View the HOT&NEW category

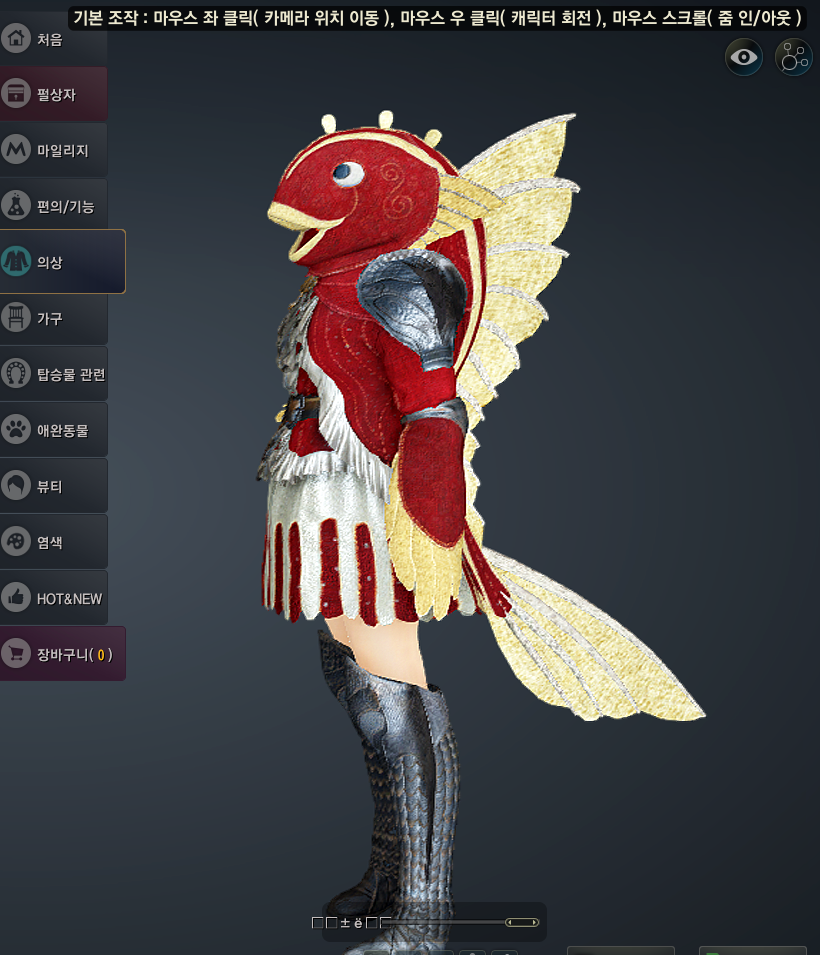click(54, 598)
